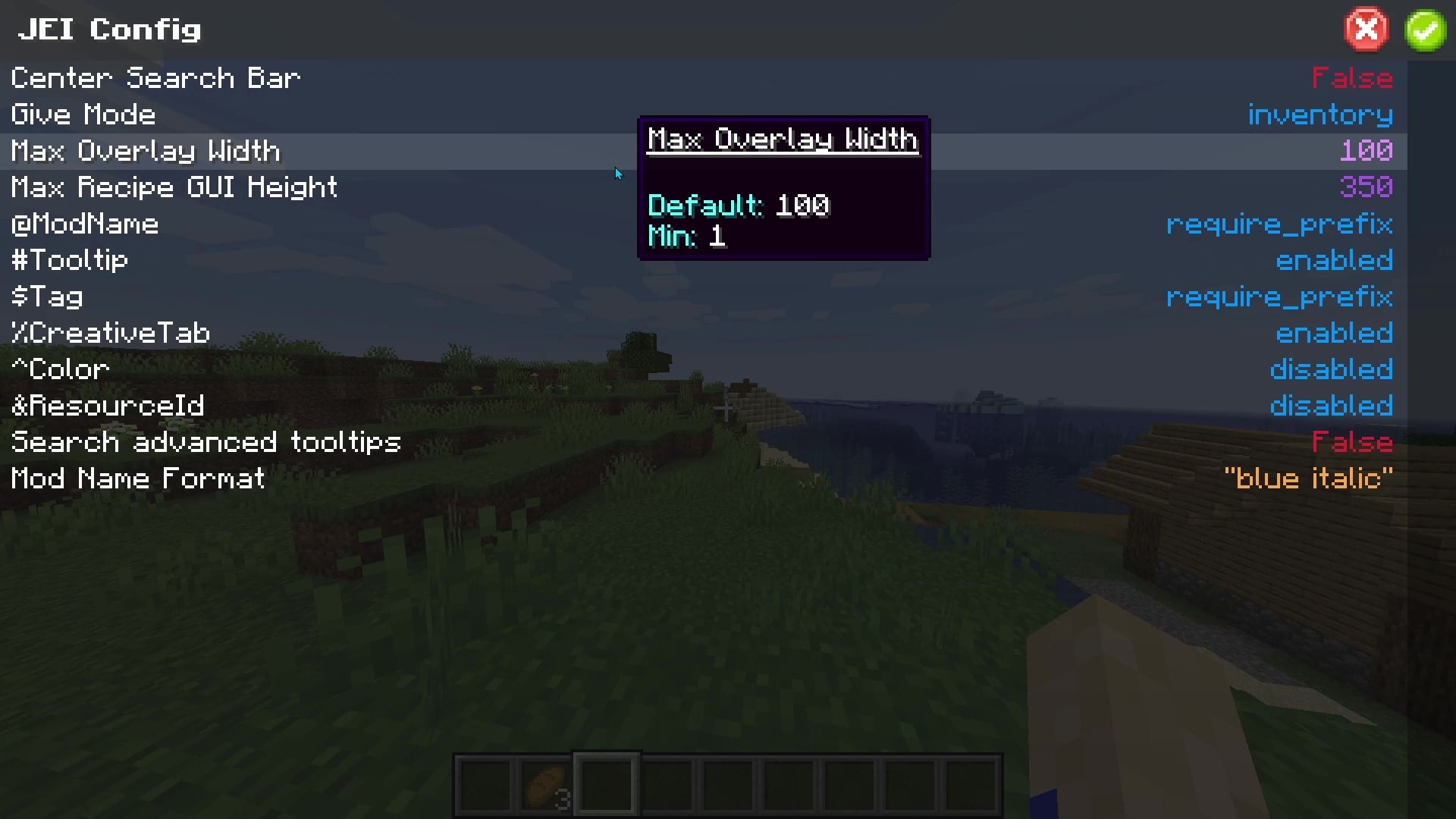Confirm settings with the green checkmark

click(x=1425, y=30)
